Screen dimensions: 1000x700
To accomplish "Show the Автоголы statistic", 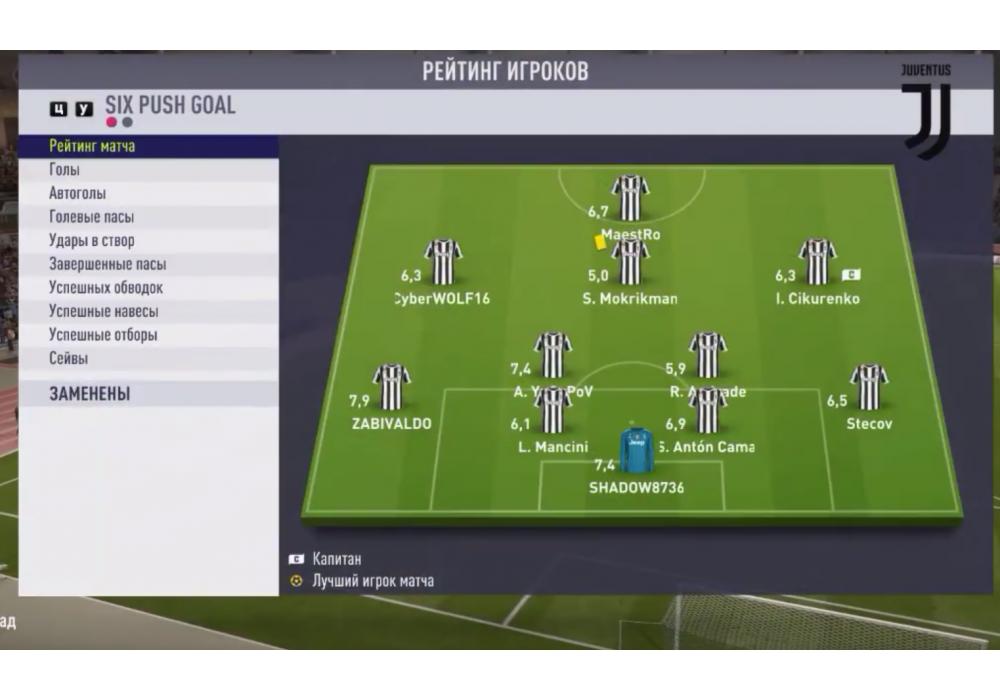I will 148,193.
